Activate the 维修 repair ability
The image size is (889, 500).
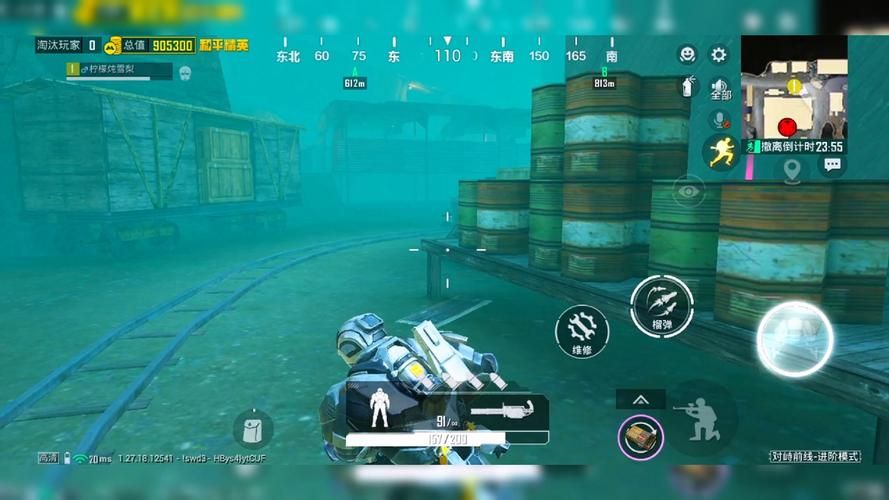(582, 332)
